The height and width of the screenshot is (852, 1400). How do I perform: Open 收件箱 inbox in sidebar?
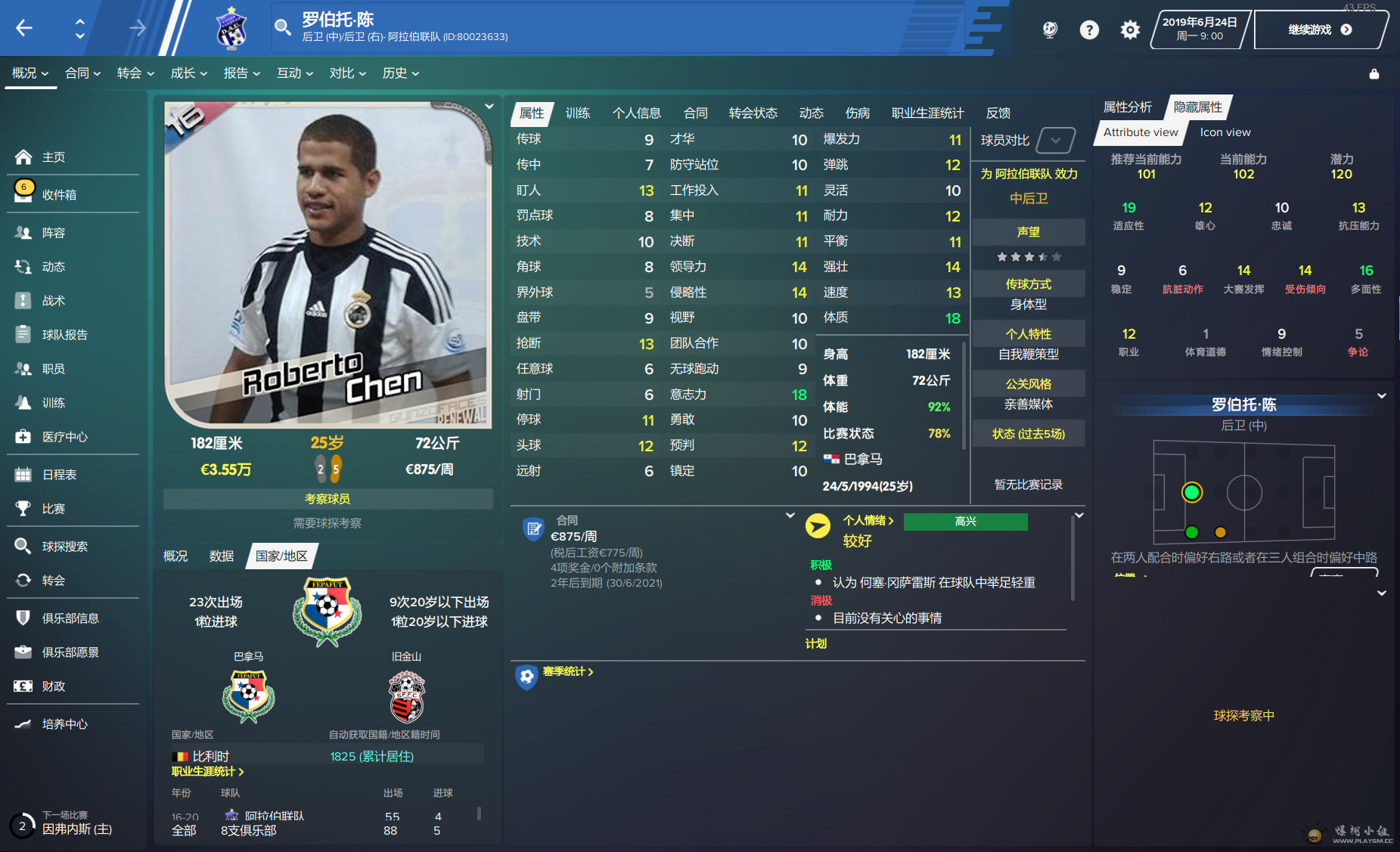coord(59,195)
